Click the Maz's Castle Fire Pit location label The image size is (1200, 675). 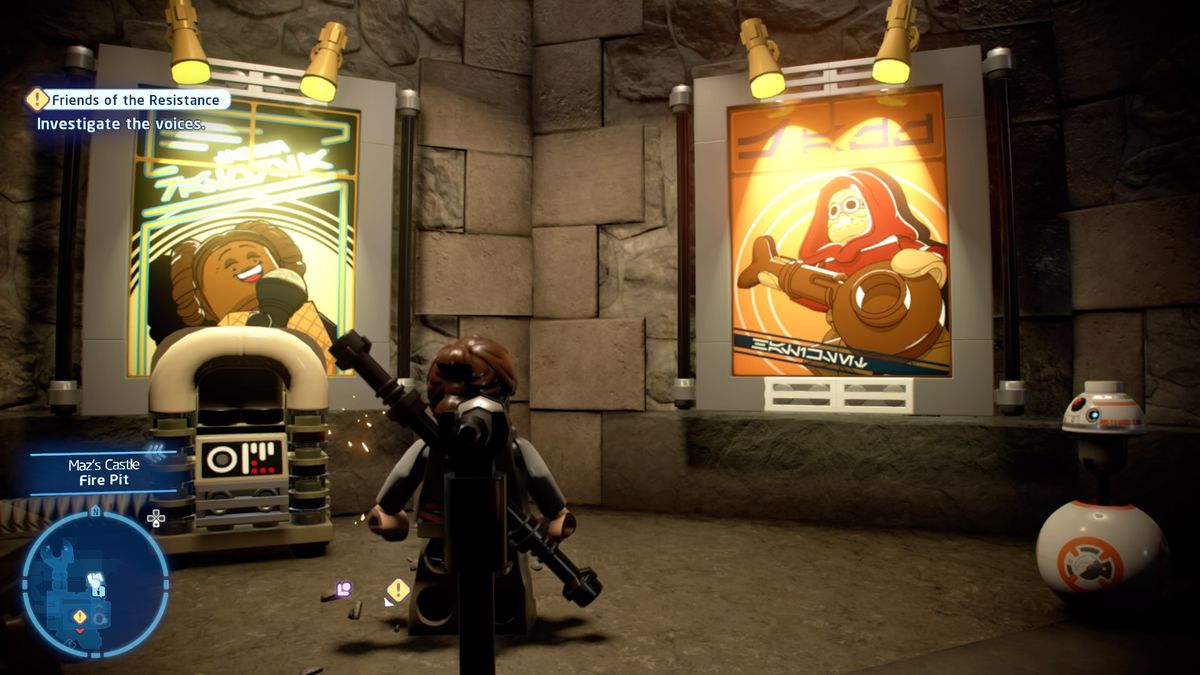(x=104, y=472)
